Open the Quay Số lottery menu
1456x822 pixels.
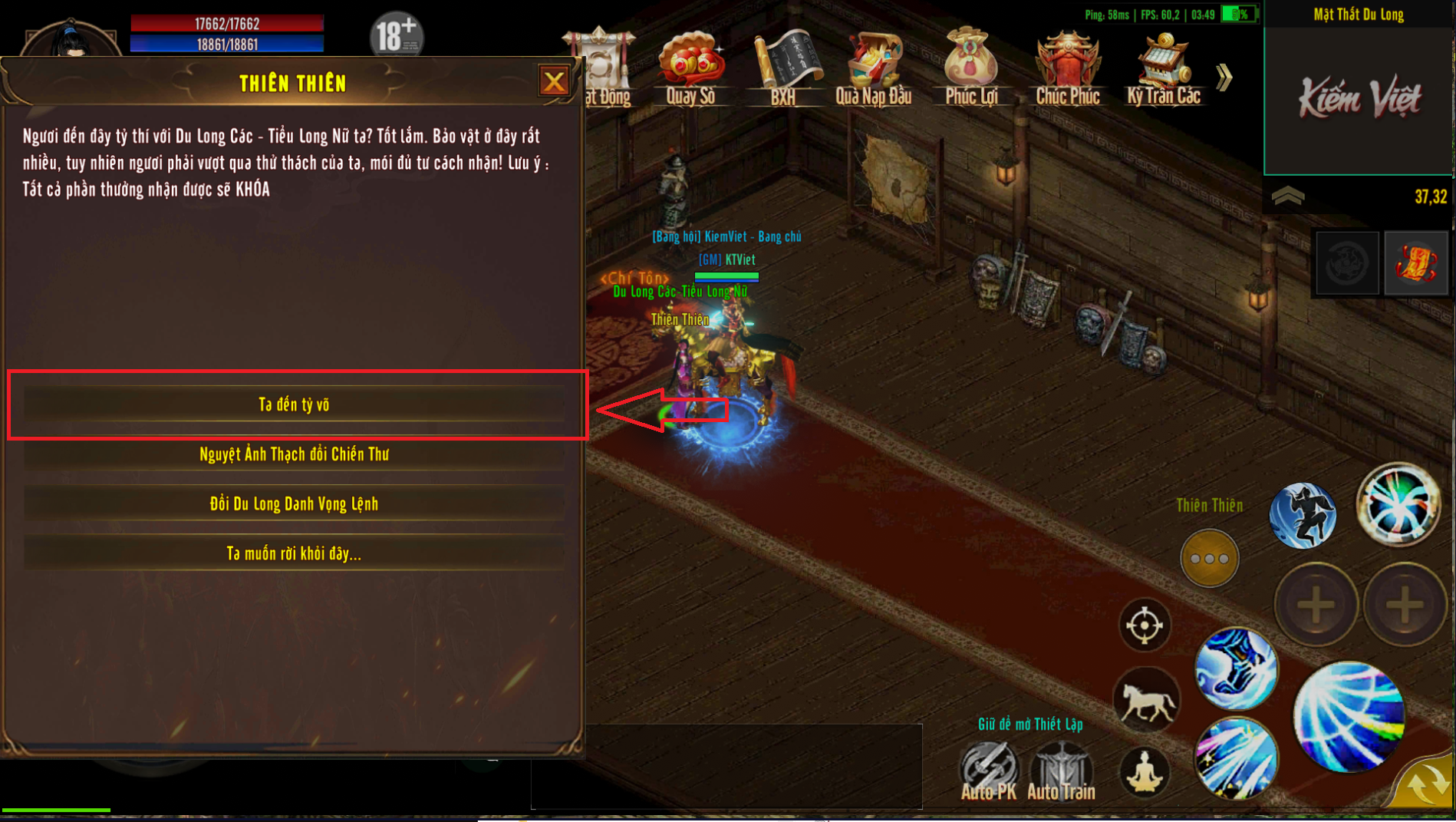[690, 68]
